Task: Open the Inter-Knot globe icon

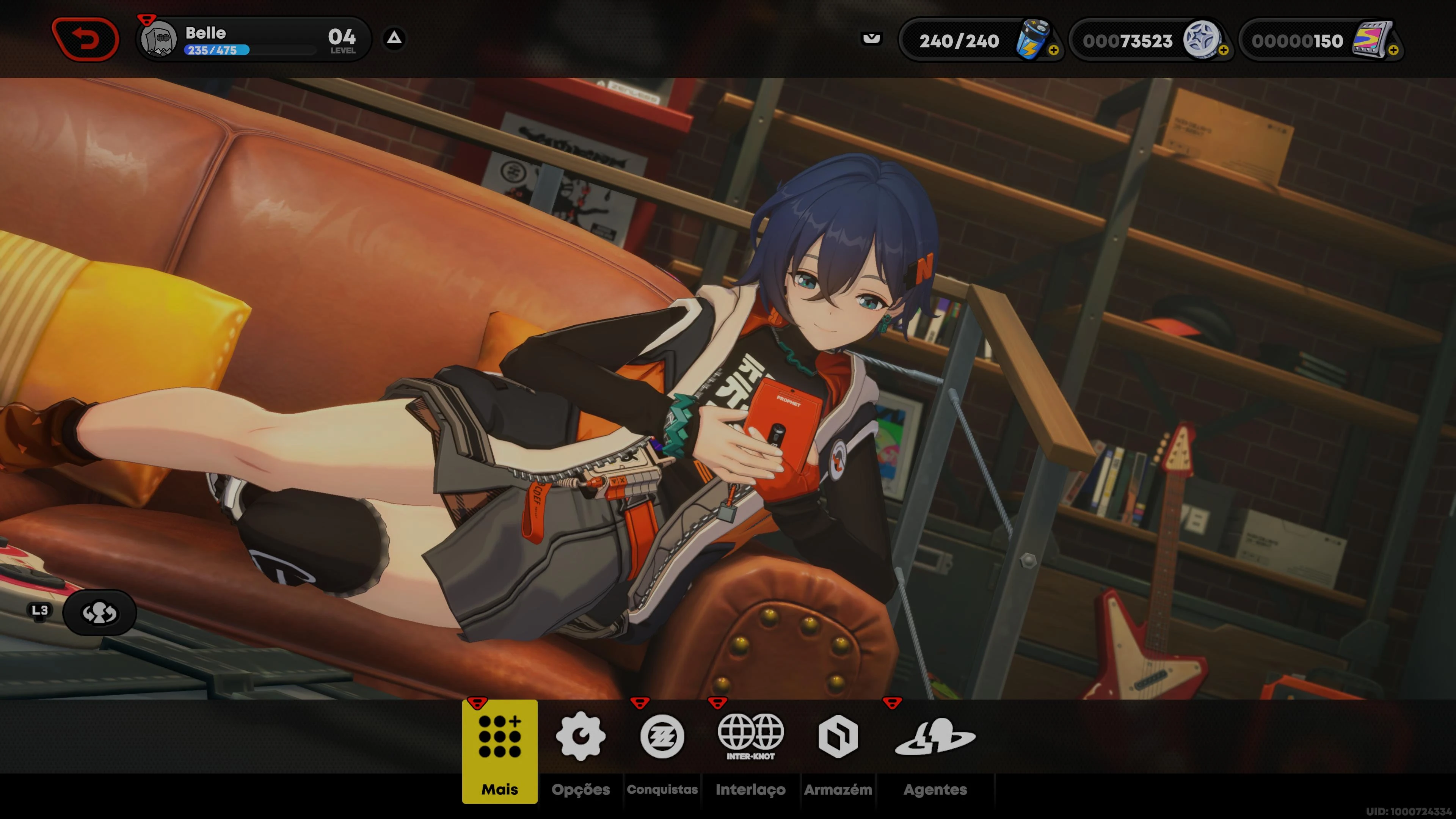Action: pyautogui.click(x=751, y=735)
